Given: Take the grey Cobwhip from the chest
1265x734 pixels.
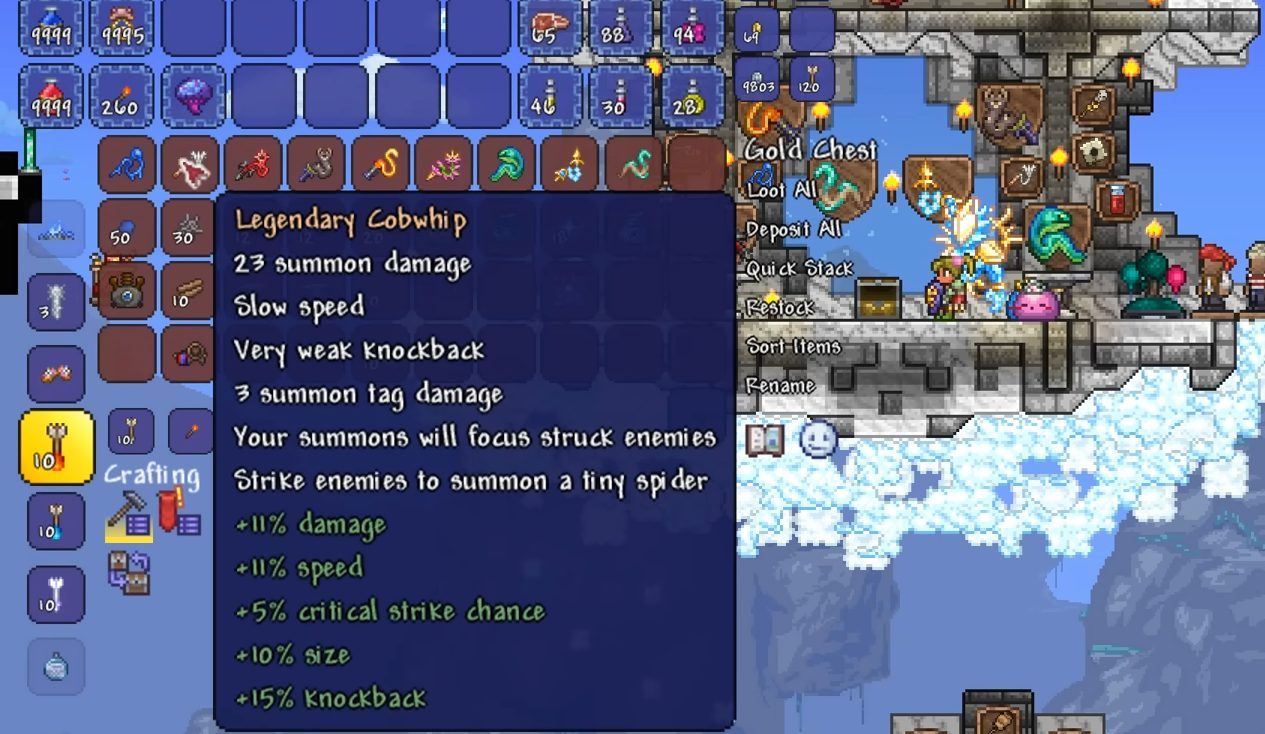Looking at the screenshot, I should [x=316, y=165].
